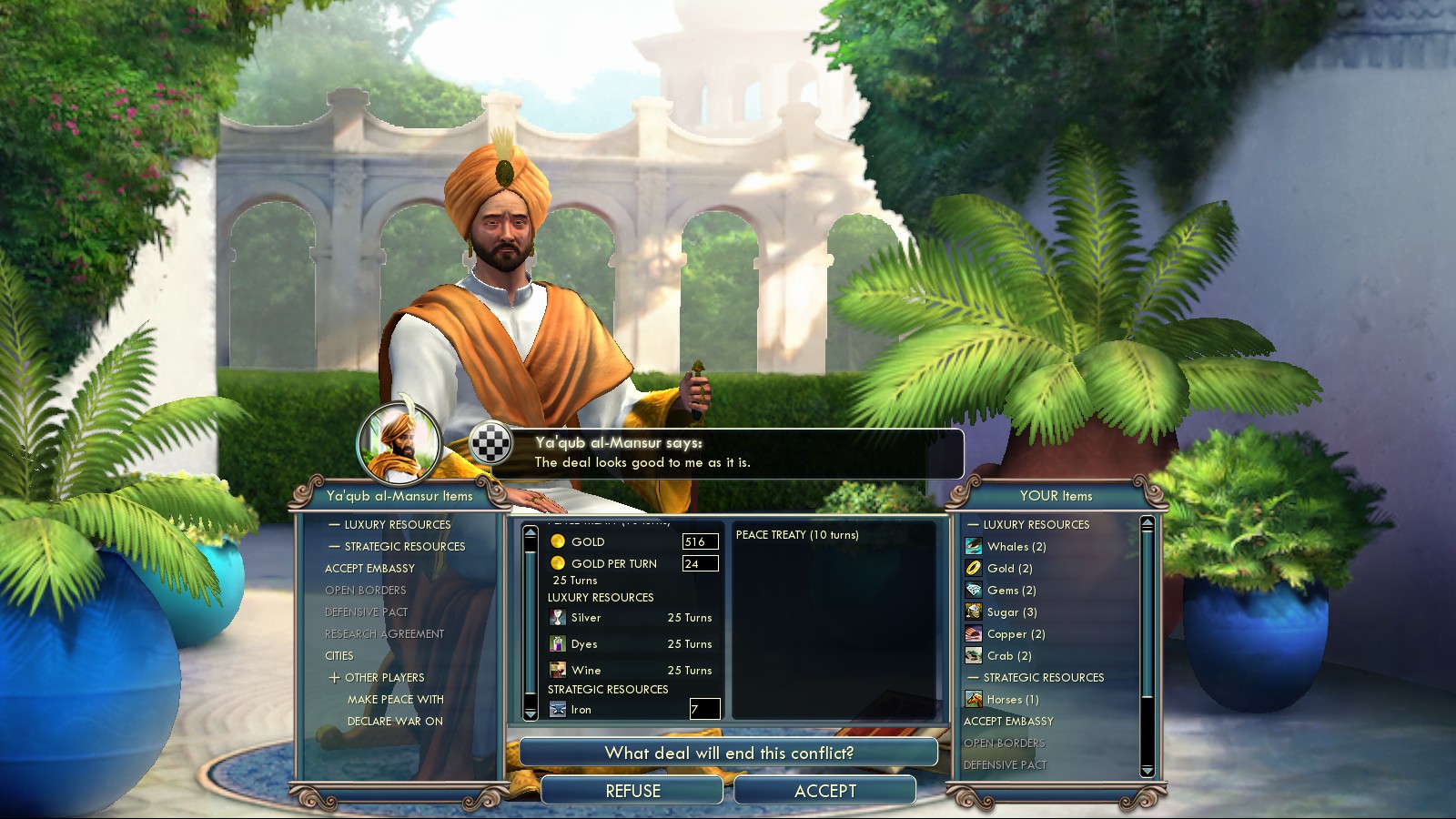Screen dimensions: 1456x819
Task: Click Accept Embassy under Ya'qub al-Mansur's items
Action: tap(369, 569)
